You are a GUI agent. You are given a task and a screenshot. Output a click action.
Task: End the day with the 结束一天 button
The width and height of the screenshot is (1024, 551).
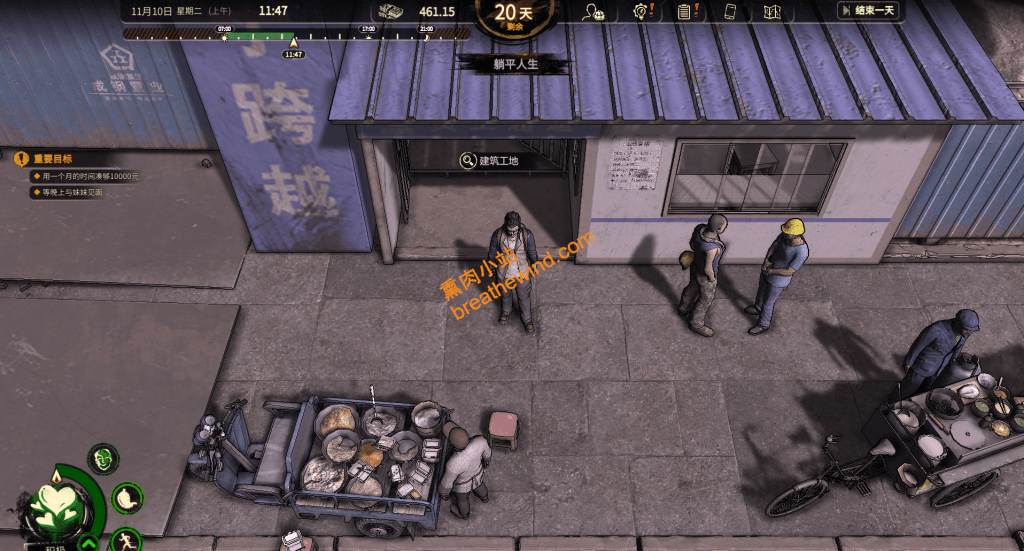pyautogui.click(x=868, y=11)
